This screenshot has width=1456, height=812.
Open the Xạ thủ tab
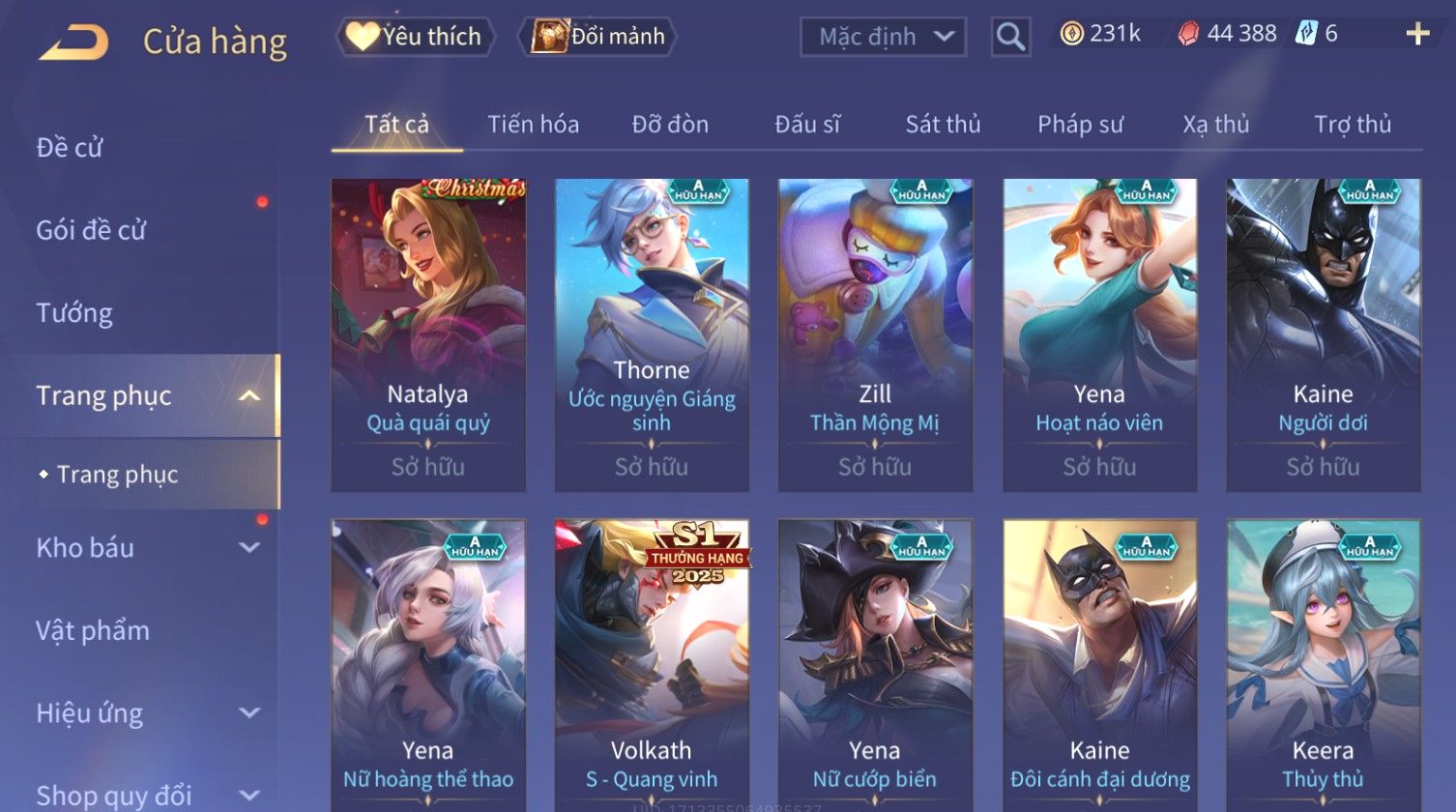(1216, 125)
